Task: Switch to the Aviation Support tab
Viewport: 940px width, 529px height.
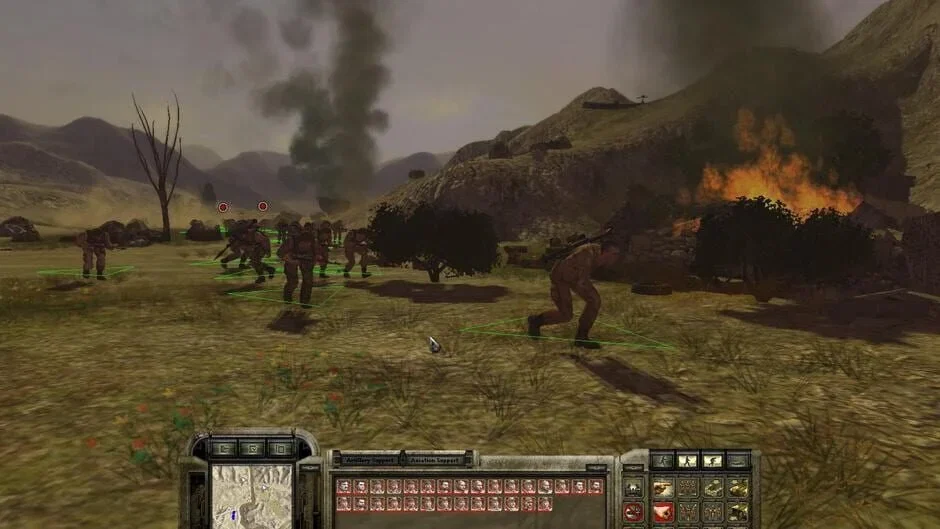Action: (434, 460)
